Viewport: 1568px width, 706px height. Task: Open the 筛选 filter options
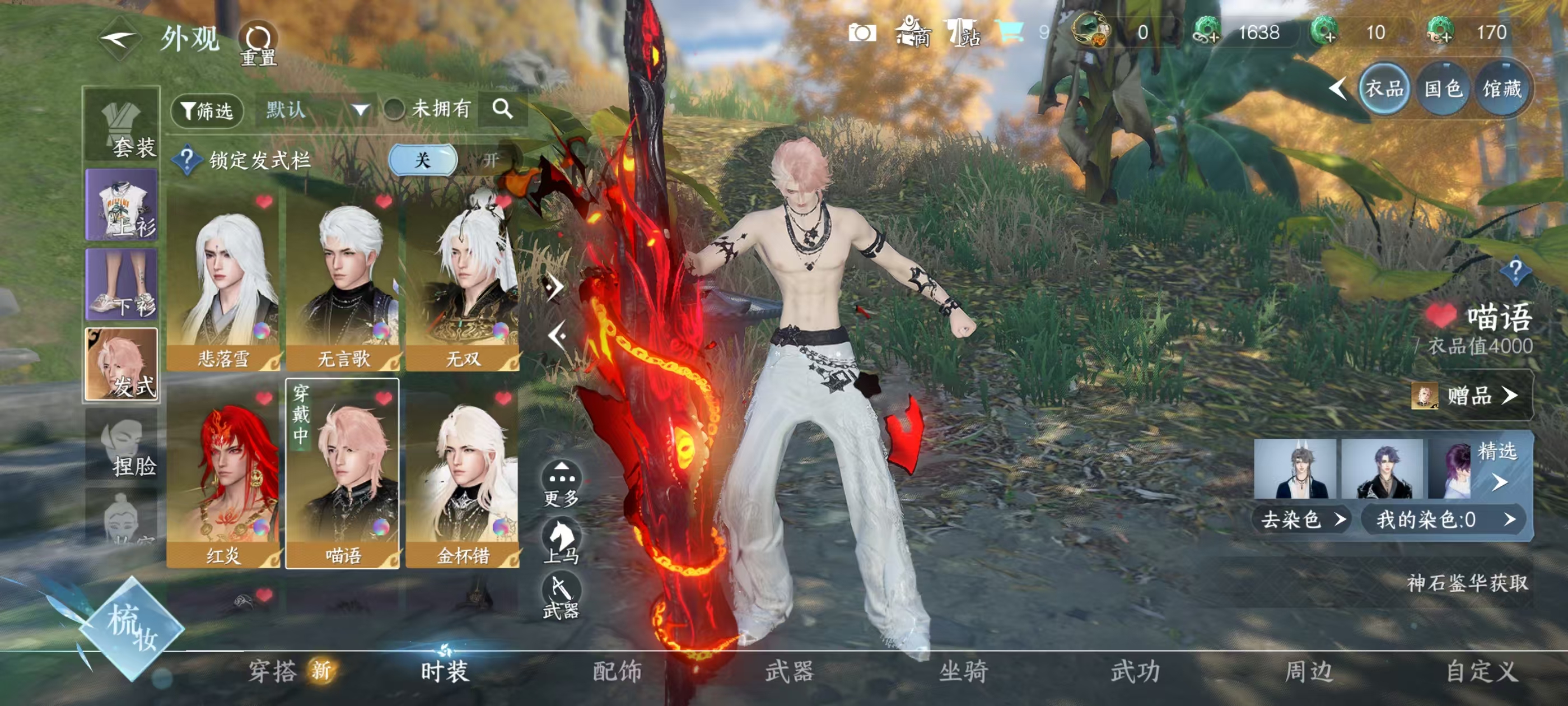[x=207, y=110]
